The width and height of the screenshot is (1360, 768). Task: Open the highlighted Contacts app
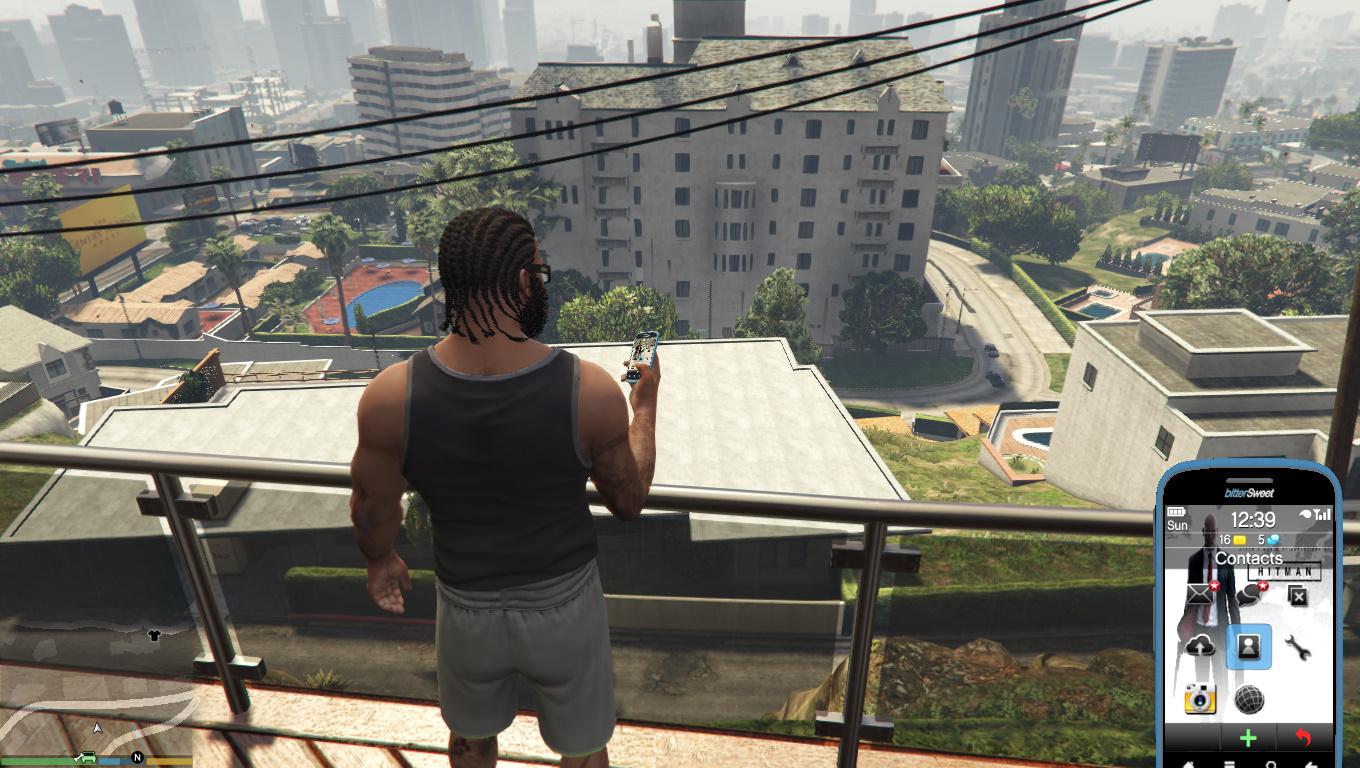1248,646
